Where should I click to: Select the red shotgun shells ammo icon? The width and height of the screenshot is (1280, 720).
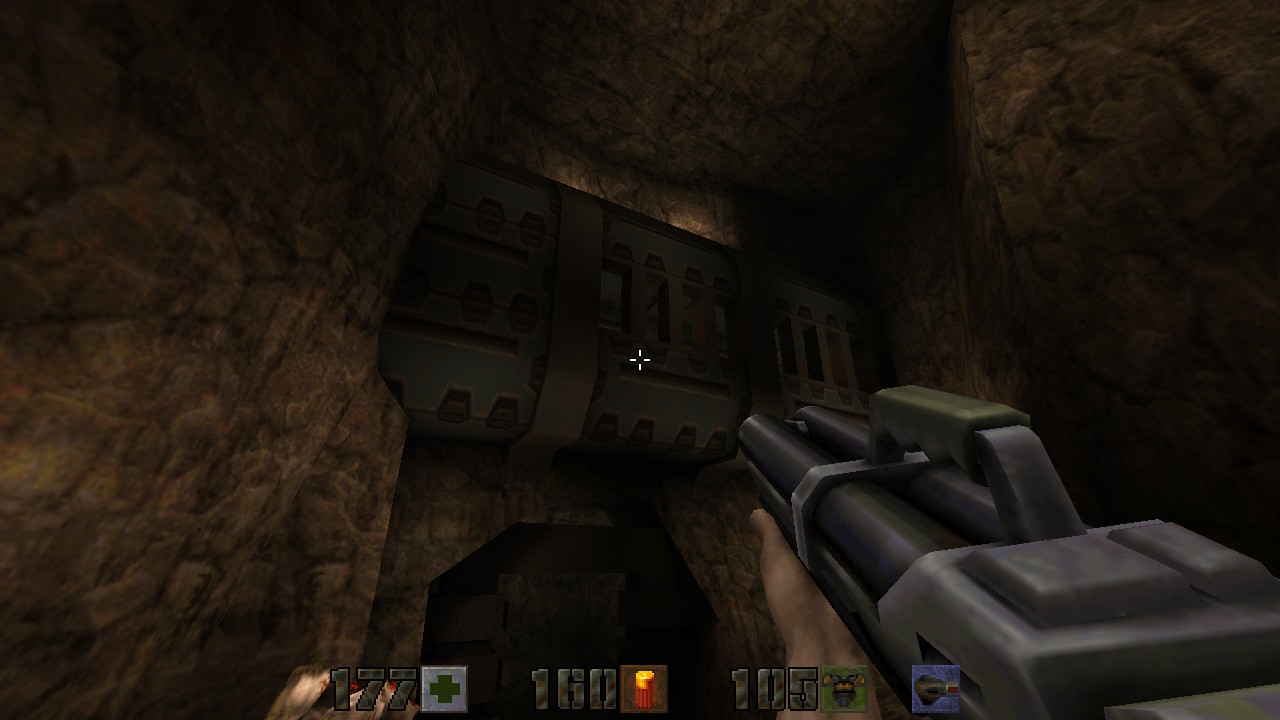pyautogui.click(x=643, y=689)
